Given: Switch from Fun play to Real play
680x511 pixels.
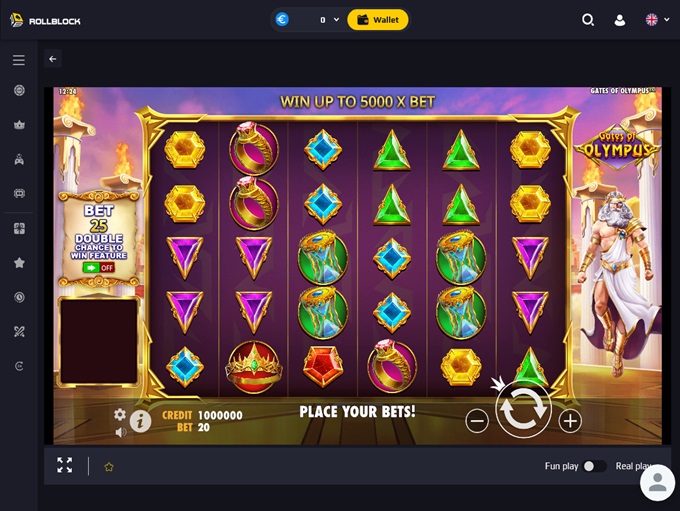Looking at the screenshot, I should click(594, 466).
